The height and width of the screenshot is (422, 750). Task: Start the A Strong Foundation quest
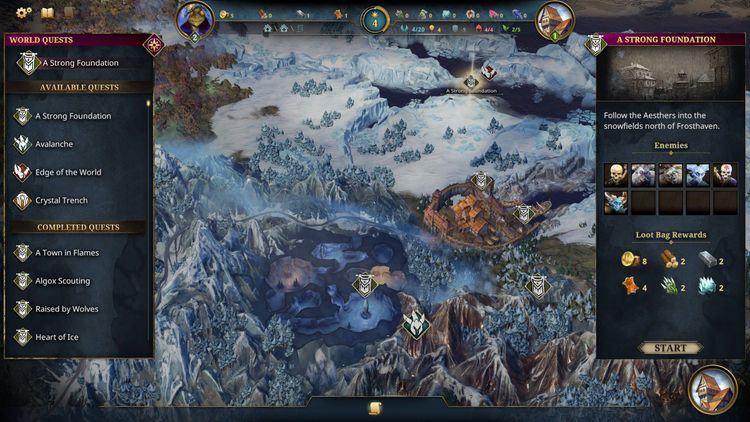coord(670,348)
